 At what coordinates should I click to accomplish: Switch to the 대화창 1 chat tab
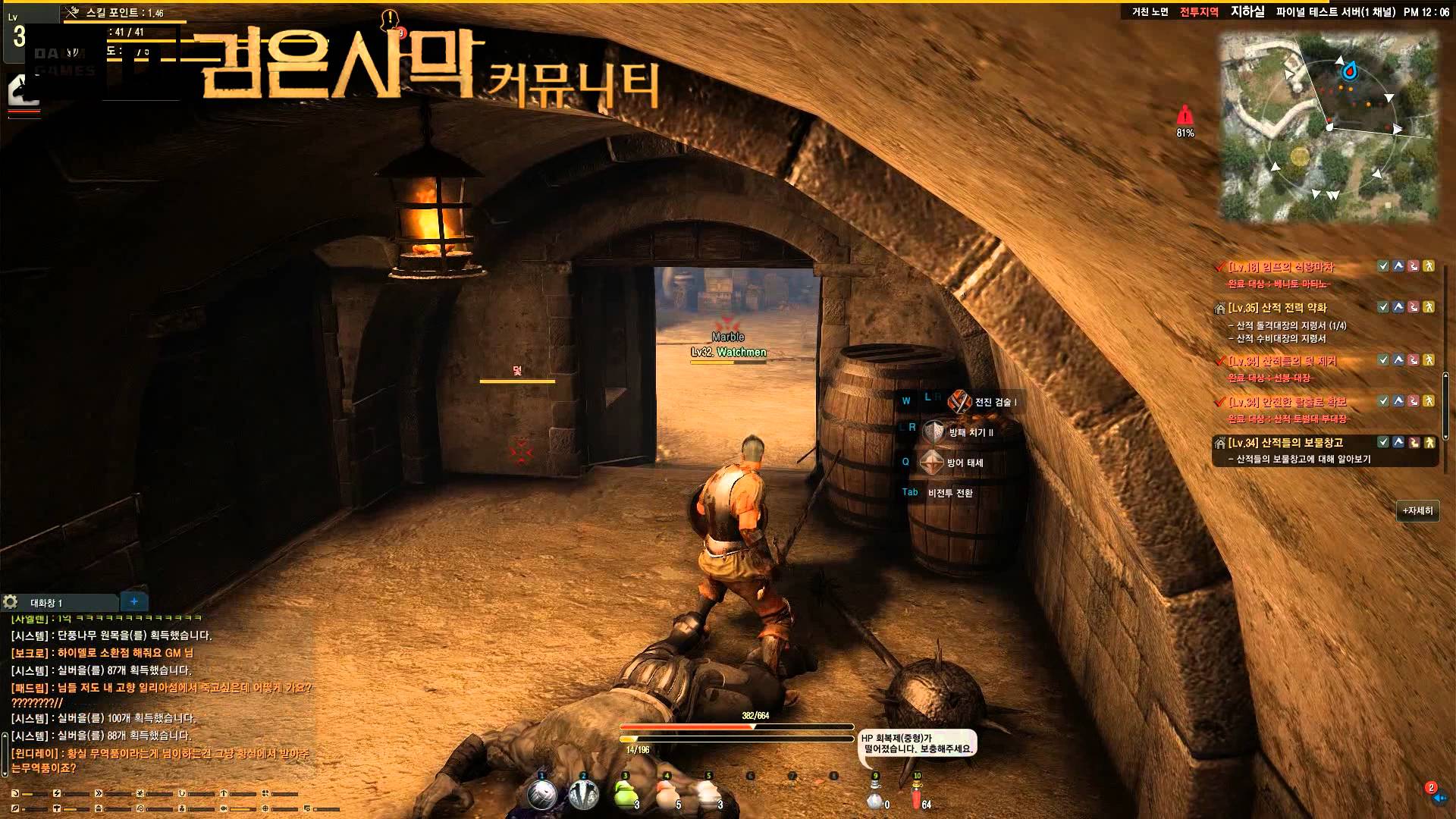(x=47, y=603)
